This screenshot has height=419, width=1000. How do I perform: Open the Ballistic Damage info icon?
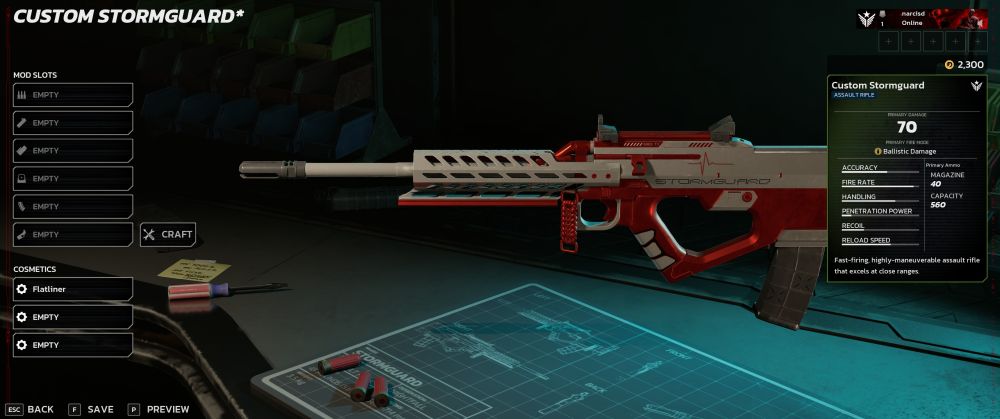[878, 151]
